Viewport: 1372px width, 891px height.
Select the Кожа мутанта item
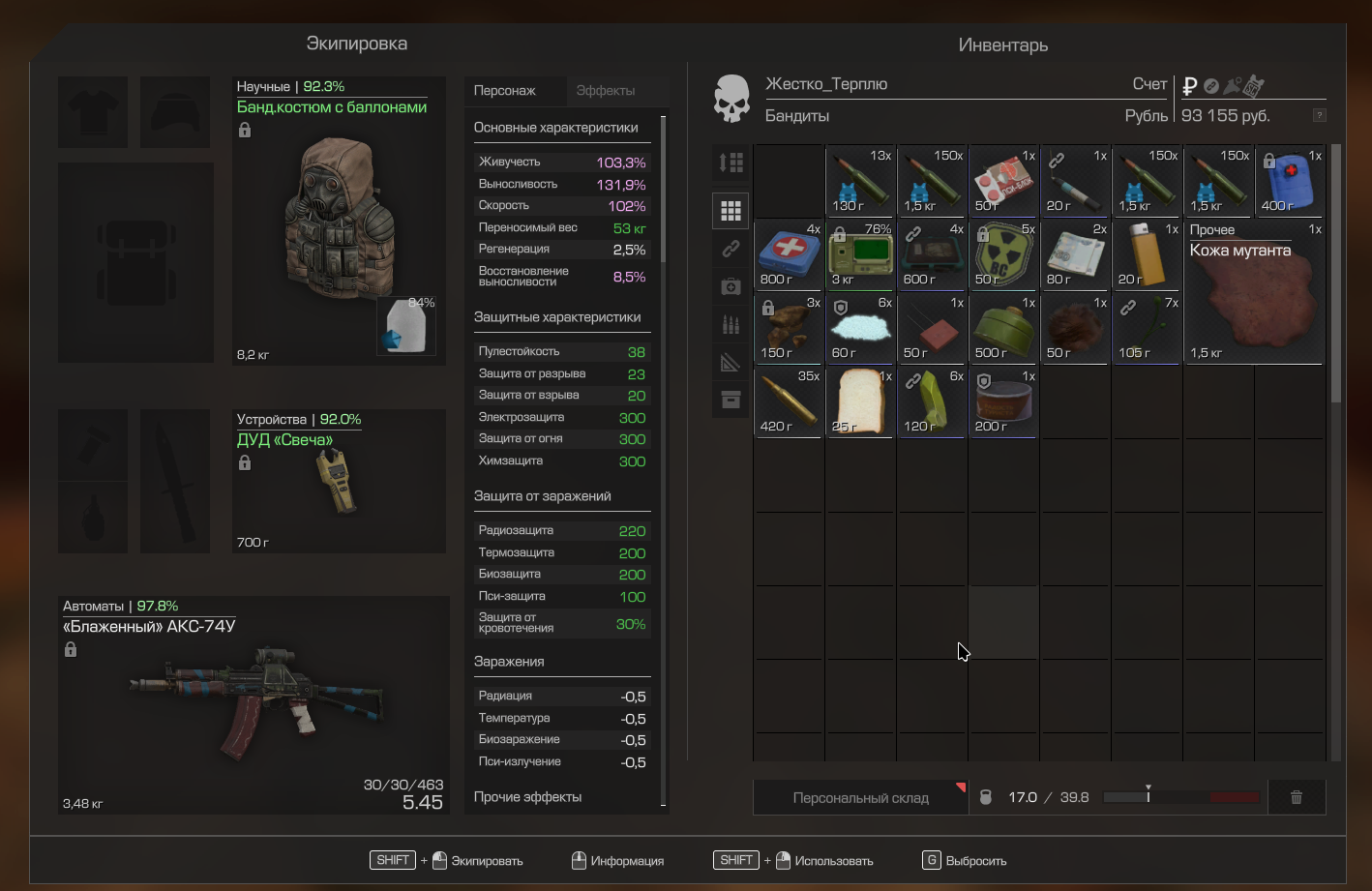pos(1255,292)
